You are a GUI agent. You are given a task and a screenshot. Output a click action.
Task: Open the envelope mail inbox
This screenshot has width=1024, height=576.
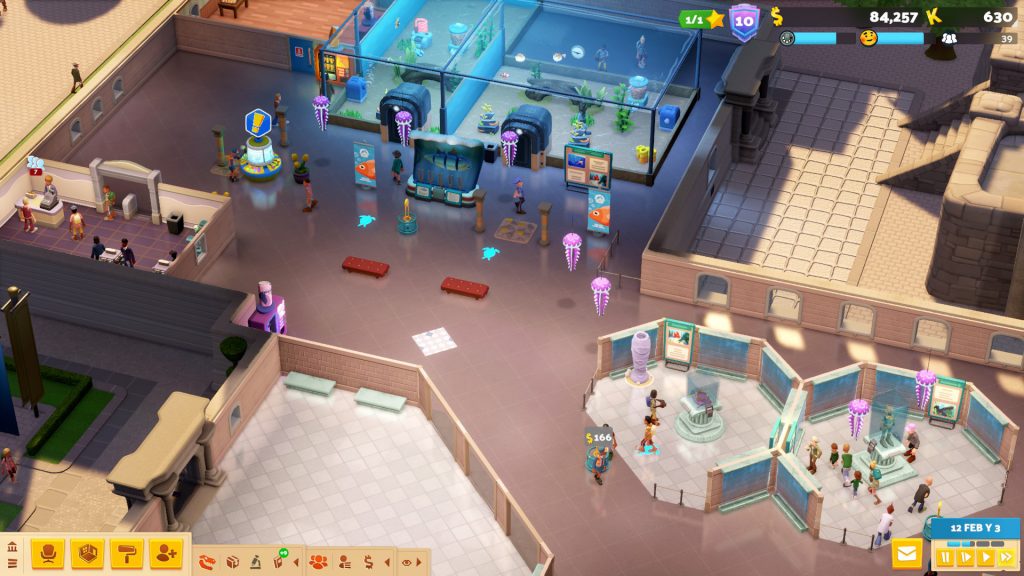click(907, 553)
